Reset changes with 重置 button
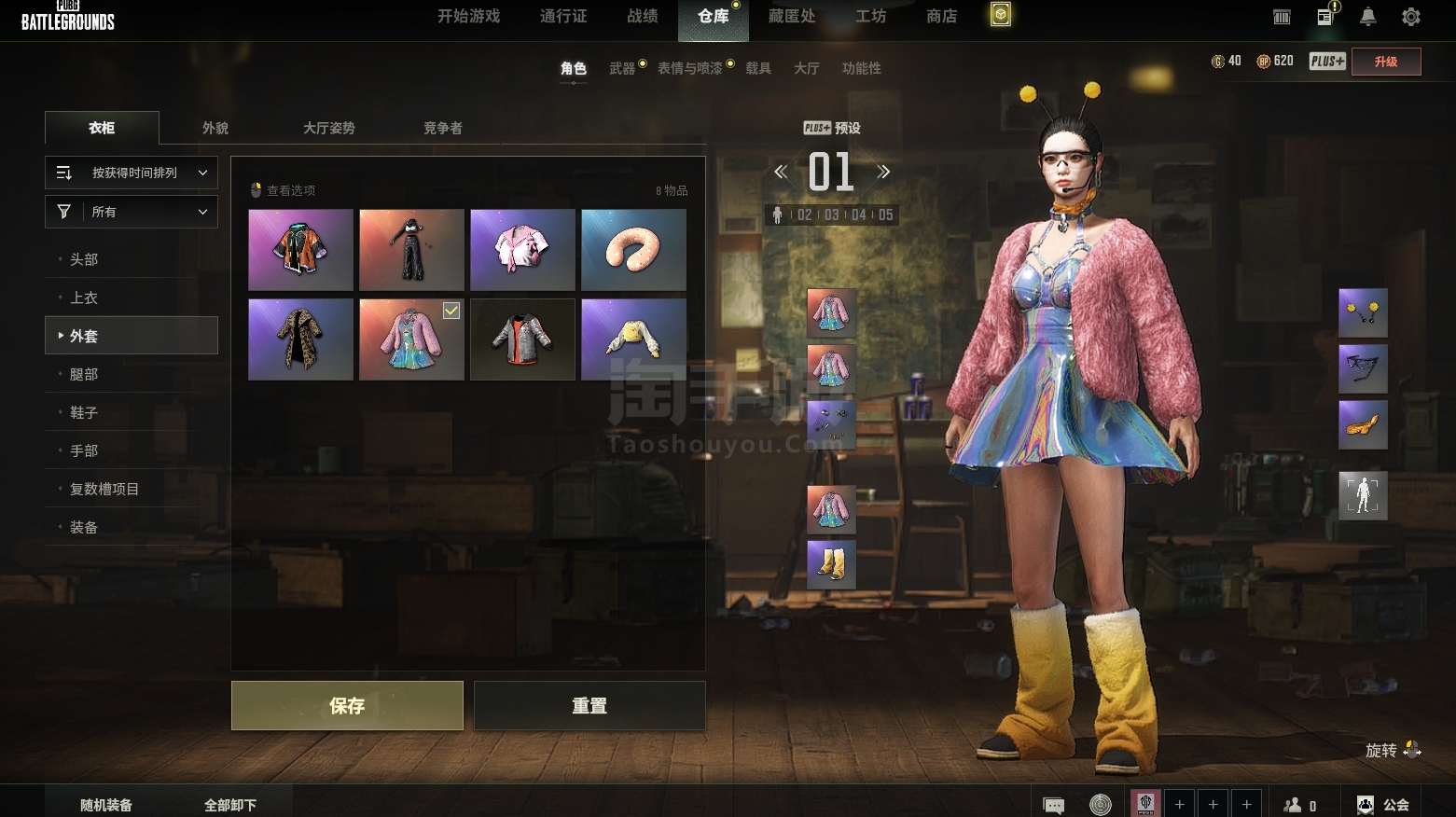 [x=589, y=706]
